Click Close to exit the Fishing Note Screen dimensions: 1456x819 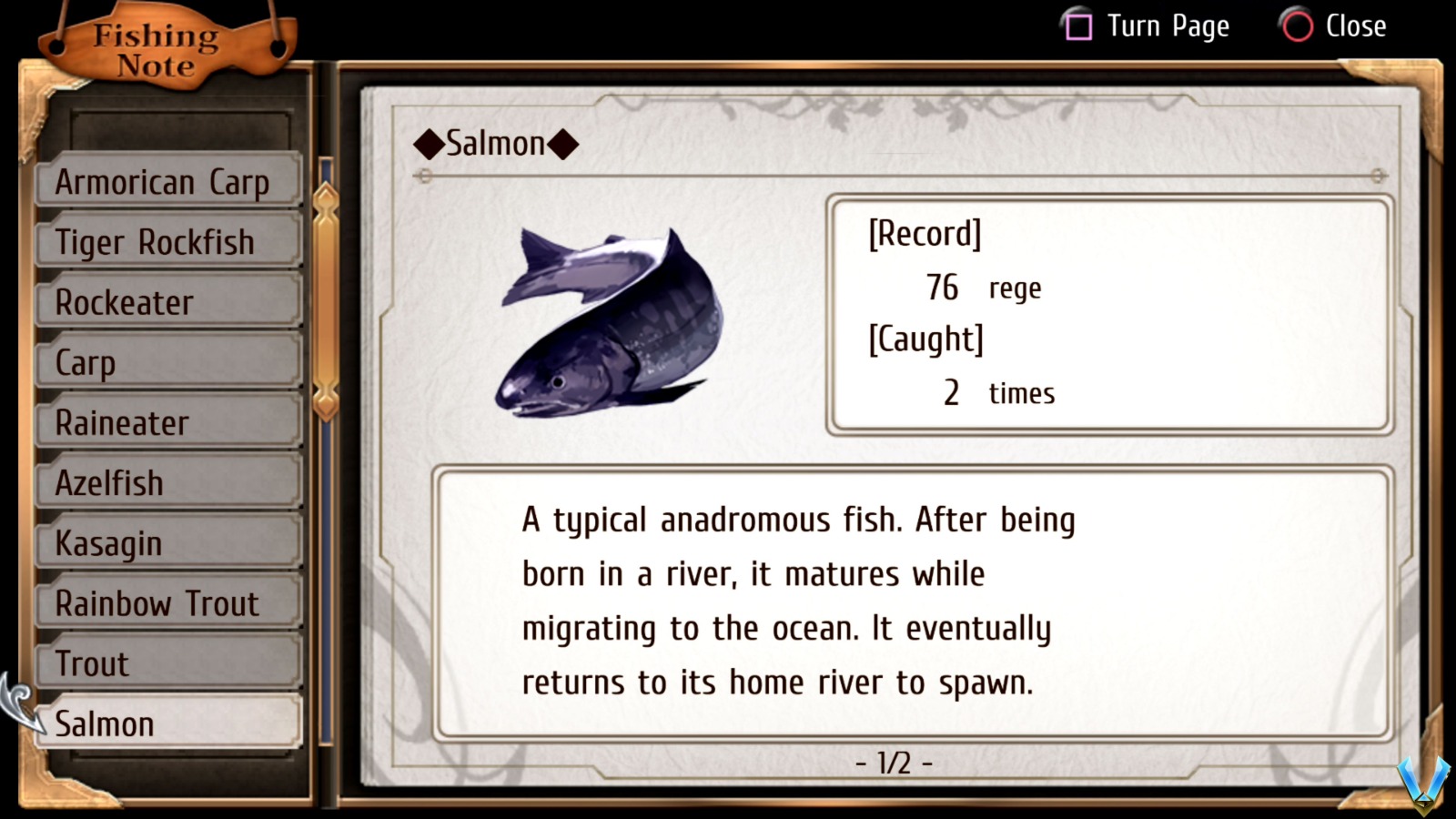(x=1357, y=26)
